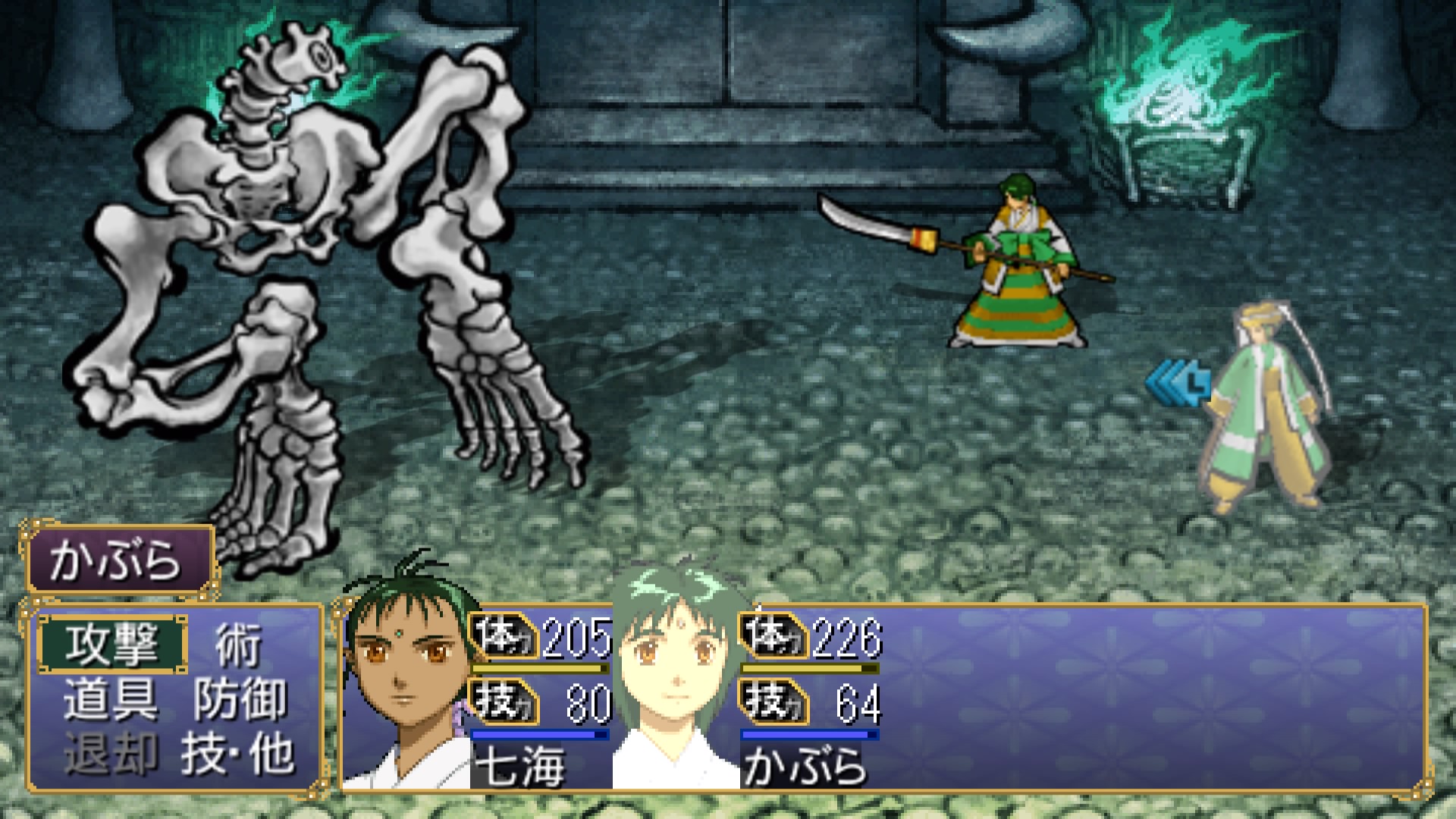The width and height of the screenshot is (1456, 819).
Task: Choose the 退却 retreat command
Action: (x=111, y=754)
